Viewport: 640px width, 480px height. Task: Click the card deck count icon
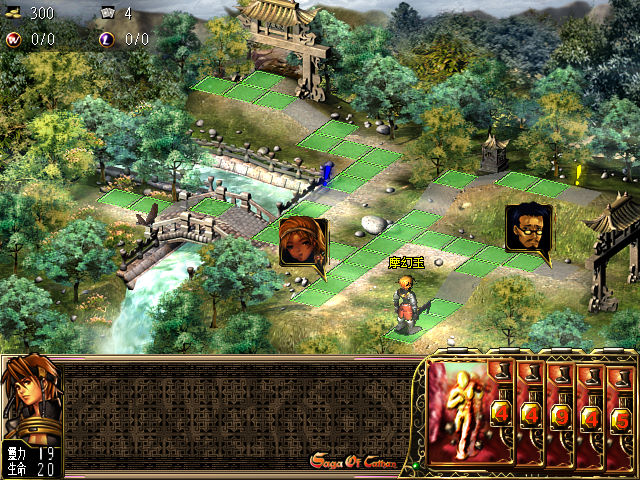click(109, 13)
